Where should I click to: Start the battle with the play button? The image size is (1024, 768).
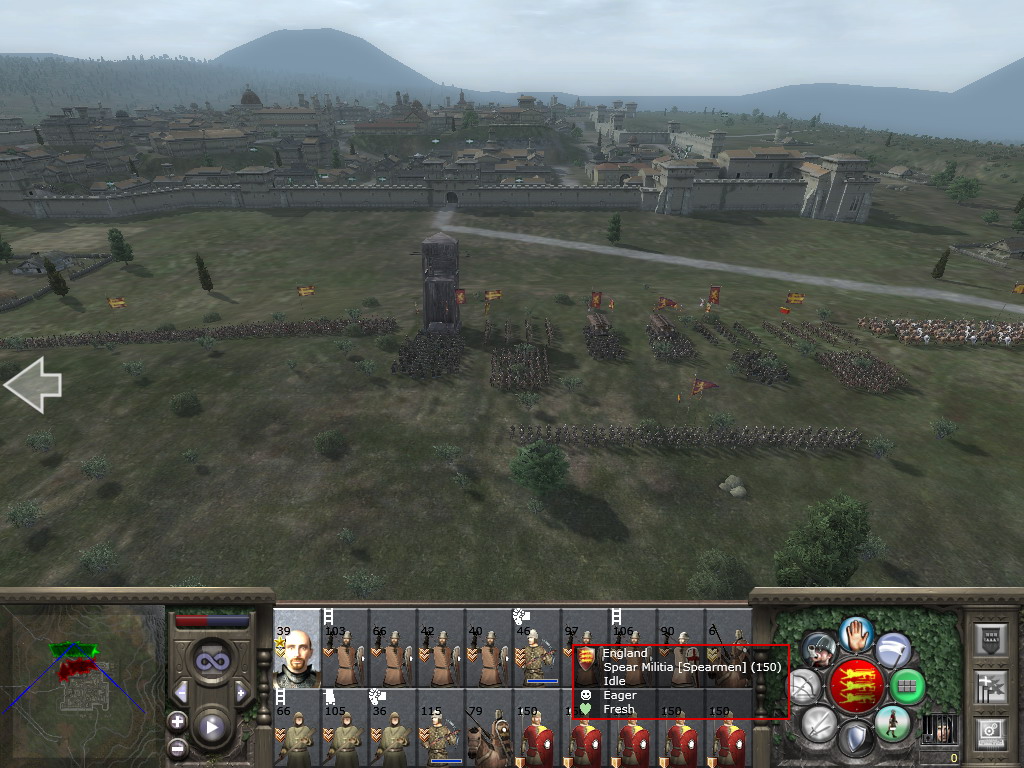[211, 727]
